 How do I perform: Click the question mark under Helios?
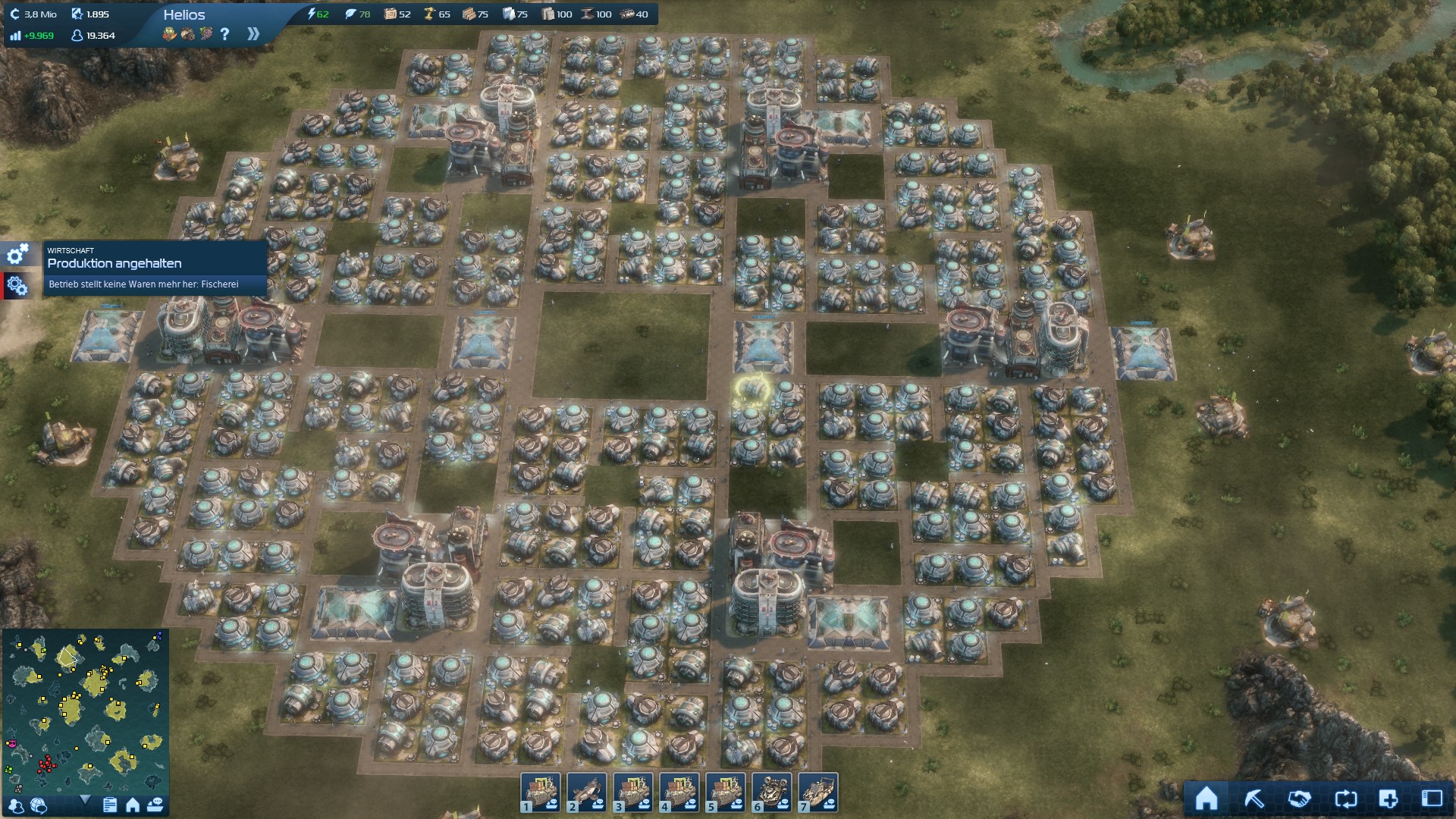(x=224, y=34)
